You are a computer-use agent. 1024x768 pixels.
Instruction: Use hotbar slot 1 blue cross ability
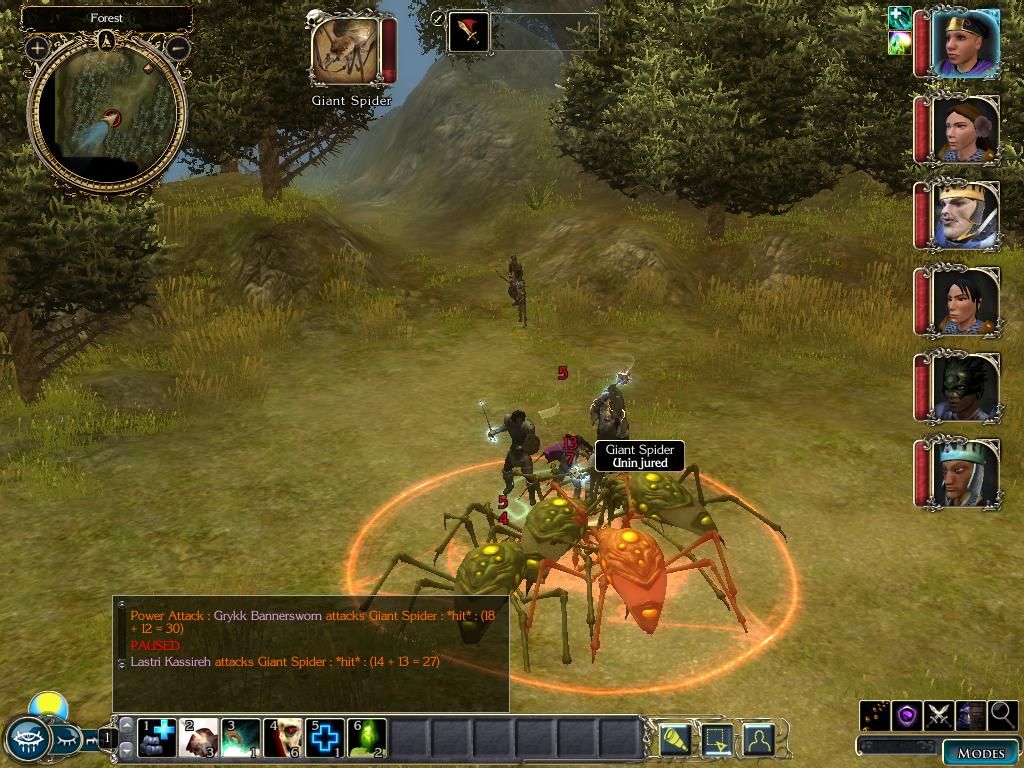point(157,738)
